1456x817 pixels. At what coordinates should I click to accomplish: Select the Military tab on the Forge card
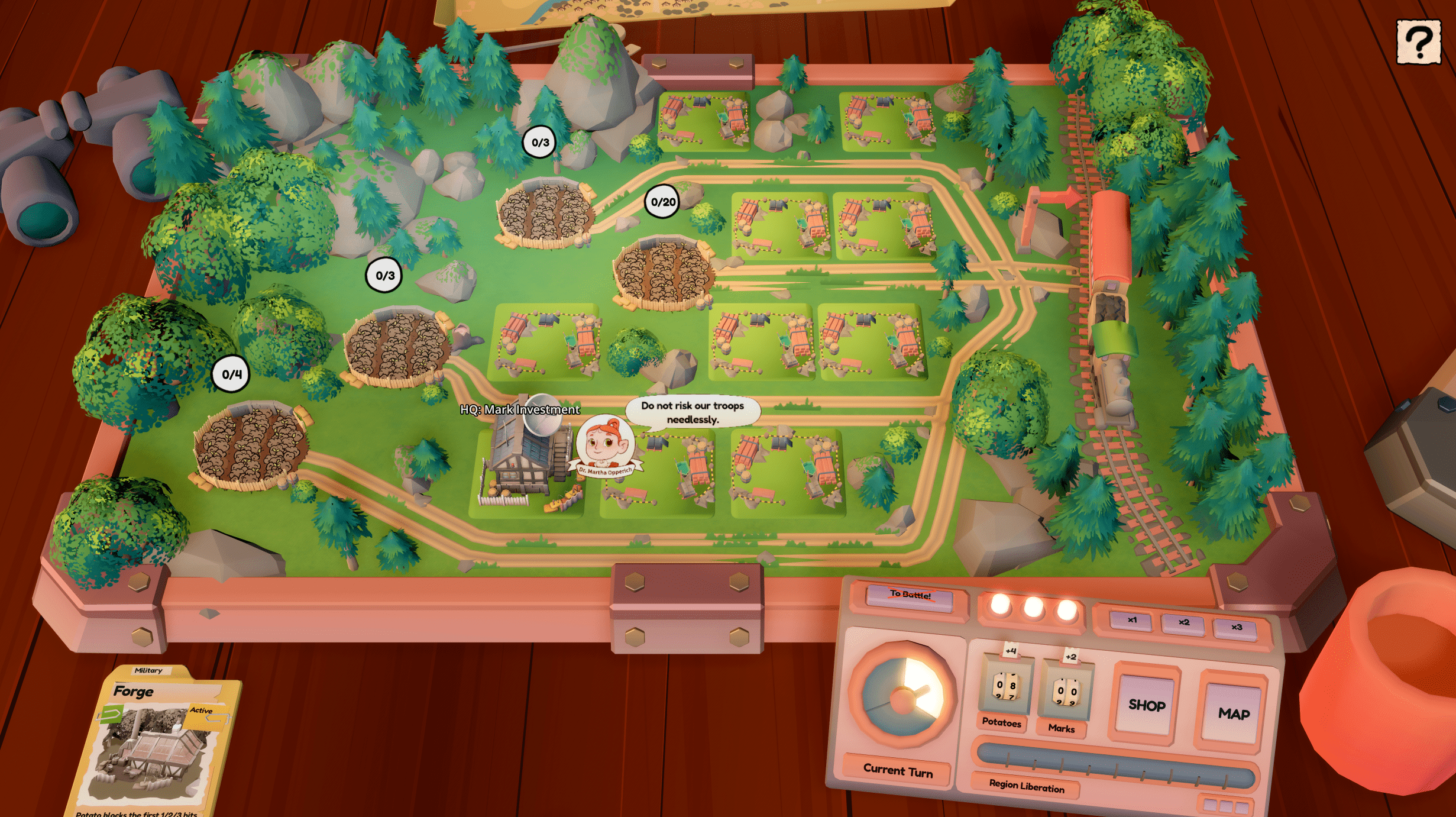[149, 670]
